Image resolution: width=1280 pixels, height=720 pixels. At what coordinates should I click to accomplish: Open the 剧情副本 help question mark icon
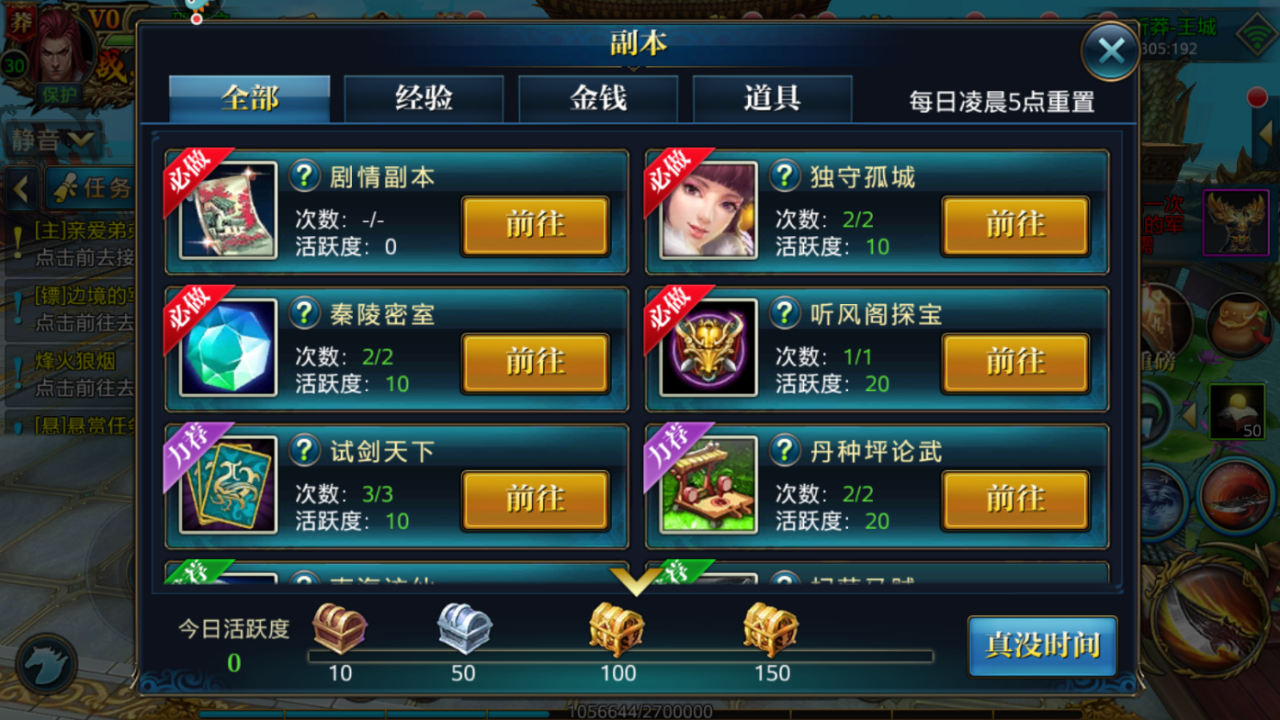coord(306,173)
